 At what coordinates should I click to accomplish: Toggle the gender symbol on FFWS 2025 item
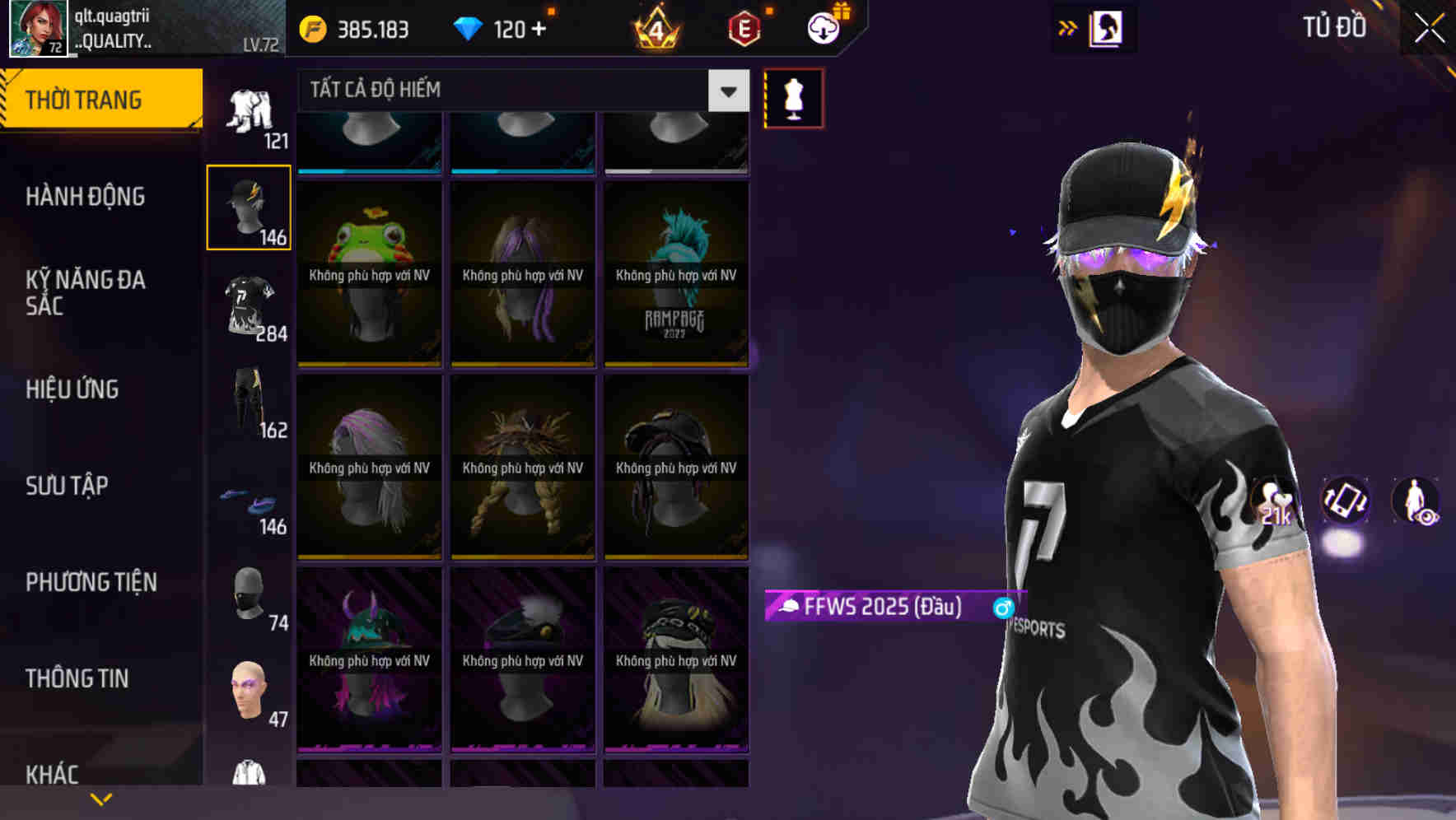tap(1001, 607)
